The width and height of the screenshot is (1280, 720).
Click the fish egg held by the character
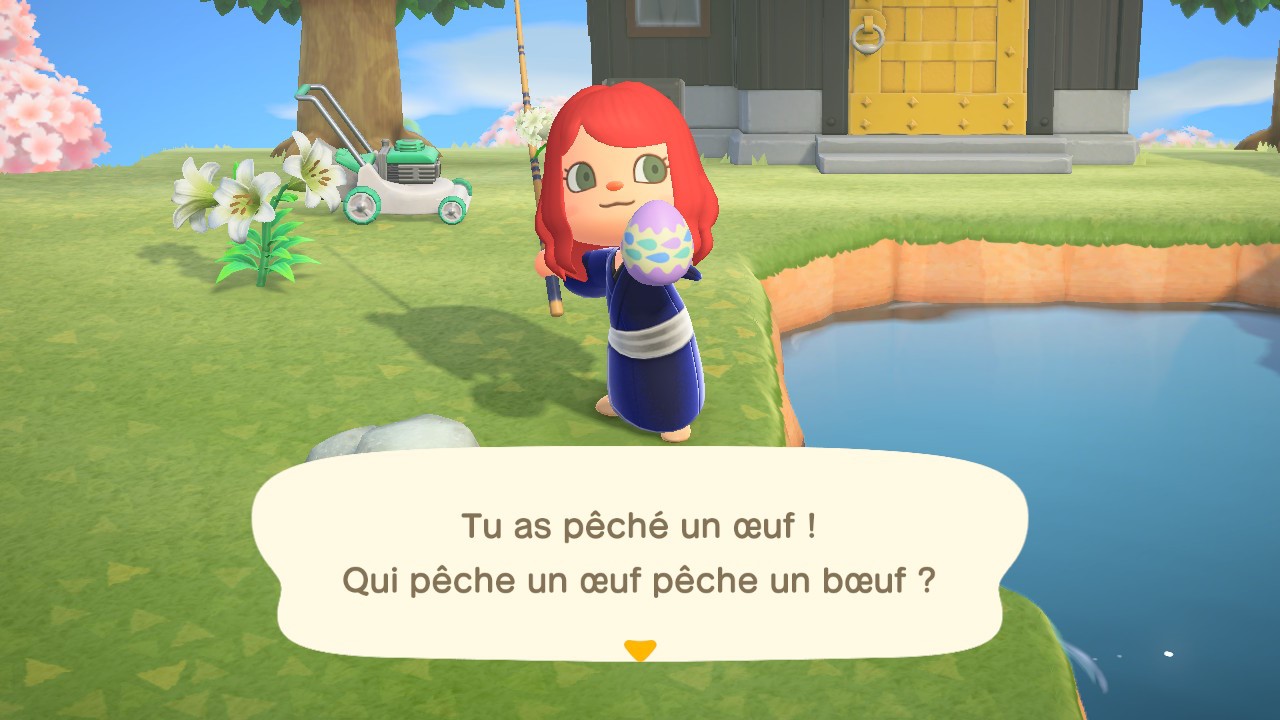click(x=657, y=238)
